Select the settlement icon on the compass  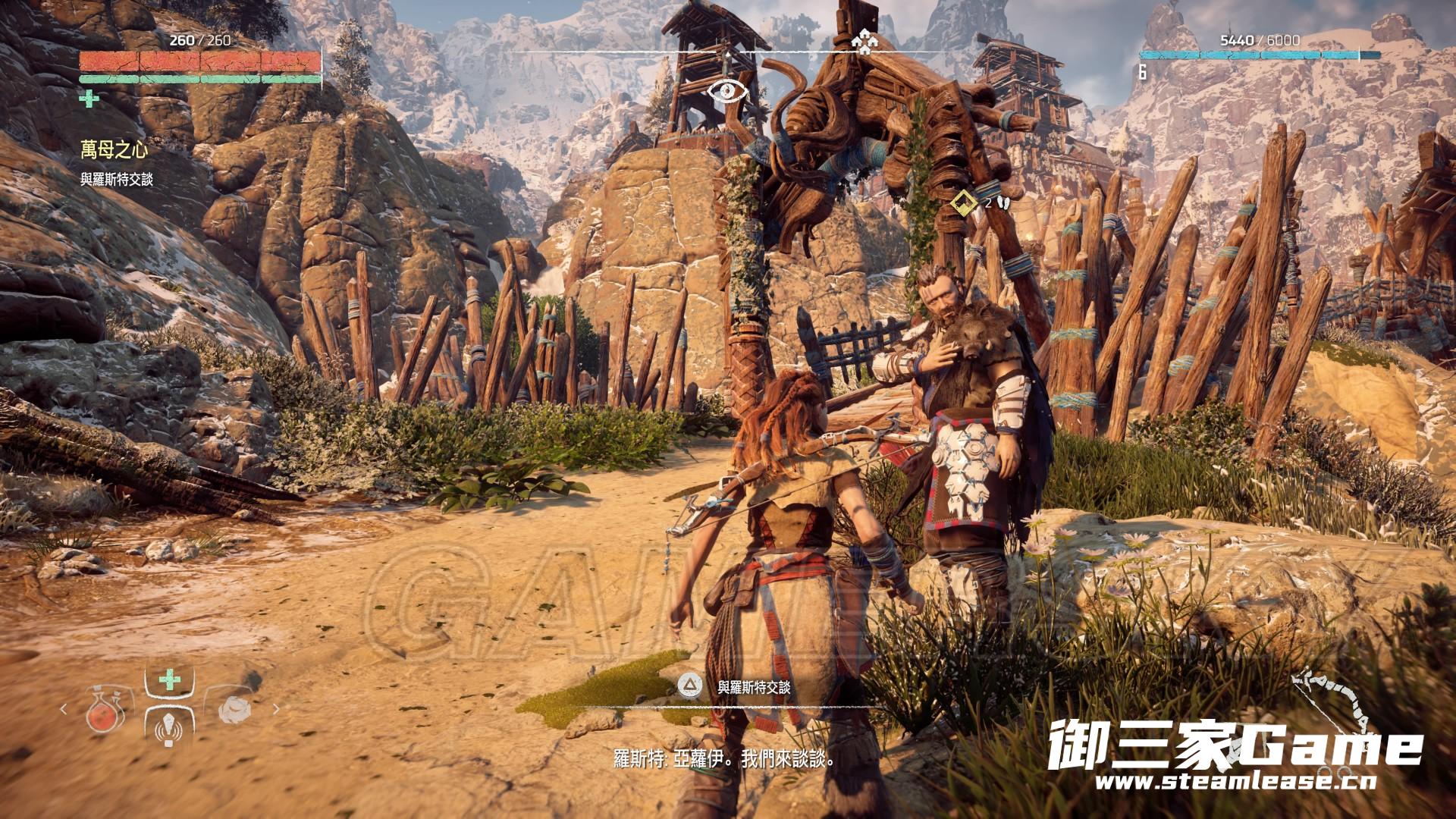coord(861,42)
